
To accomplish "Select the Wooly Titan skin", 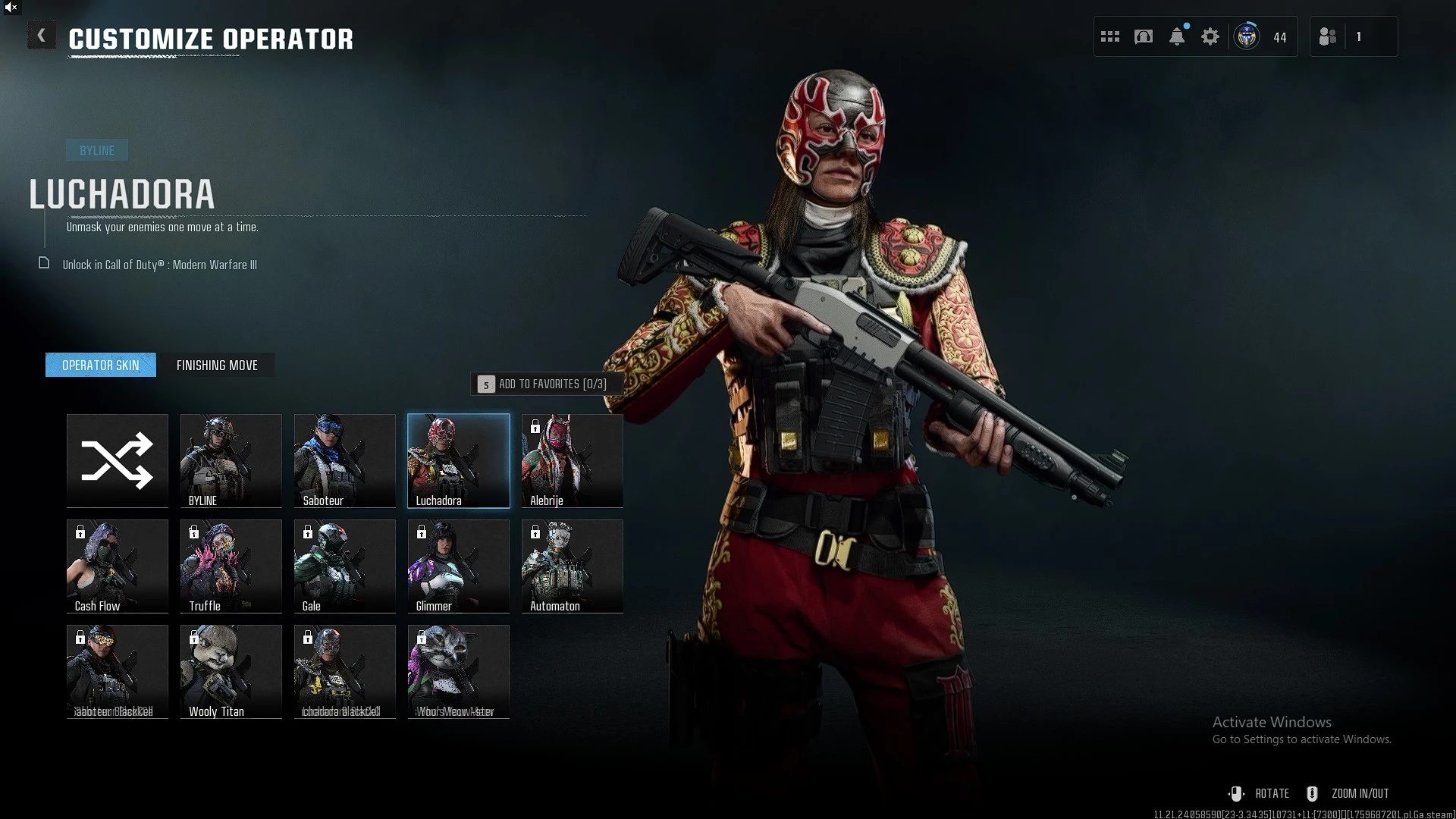I will pos(231,671).
